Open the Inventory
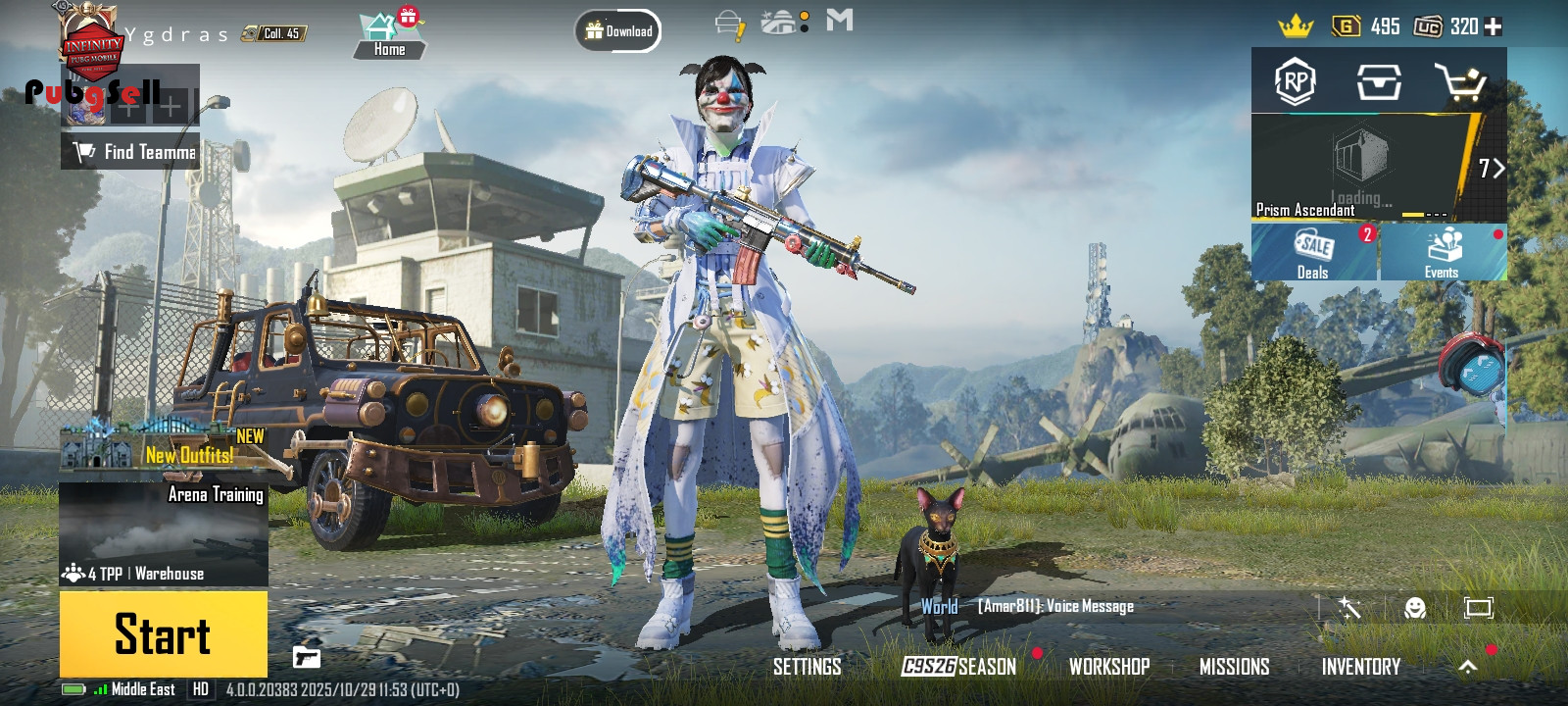The height and width of the screenshot is (706, 1568). 1360,667
